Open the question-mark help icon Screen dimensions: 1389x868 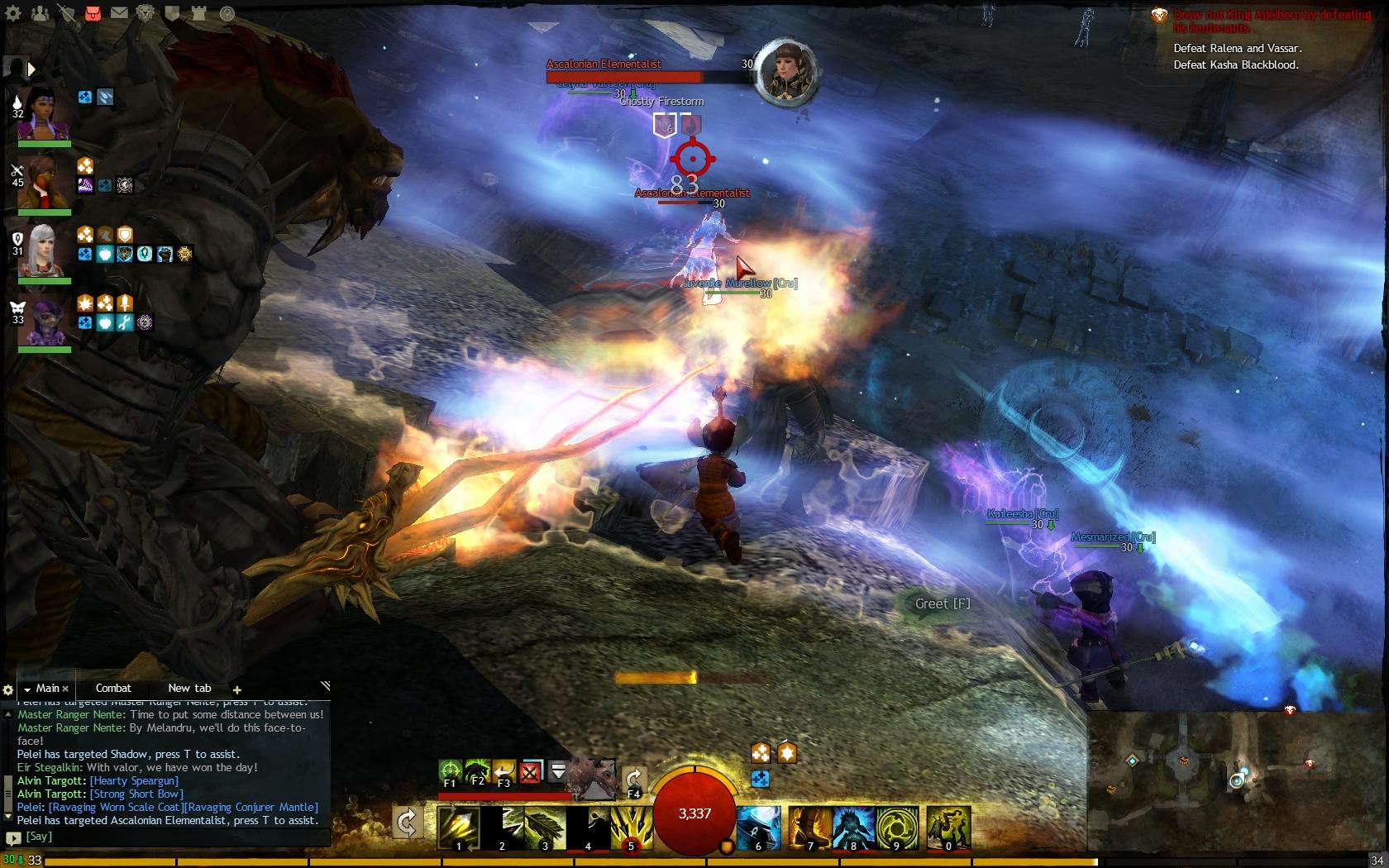tap(227, 13)
